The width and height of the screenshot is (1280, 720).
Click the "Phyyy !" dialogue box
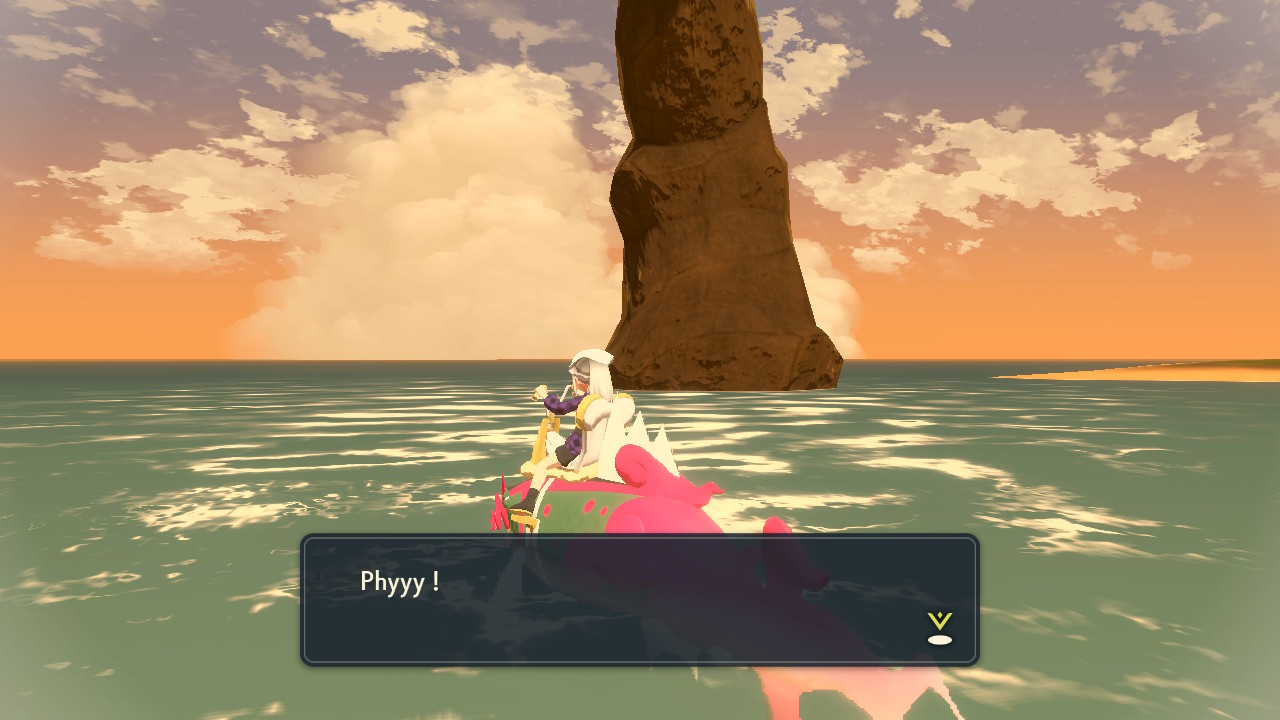pos(640,600)
